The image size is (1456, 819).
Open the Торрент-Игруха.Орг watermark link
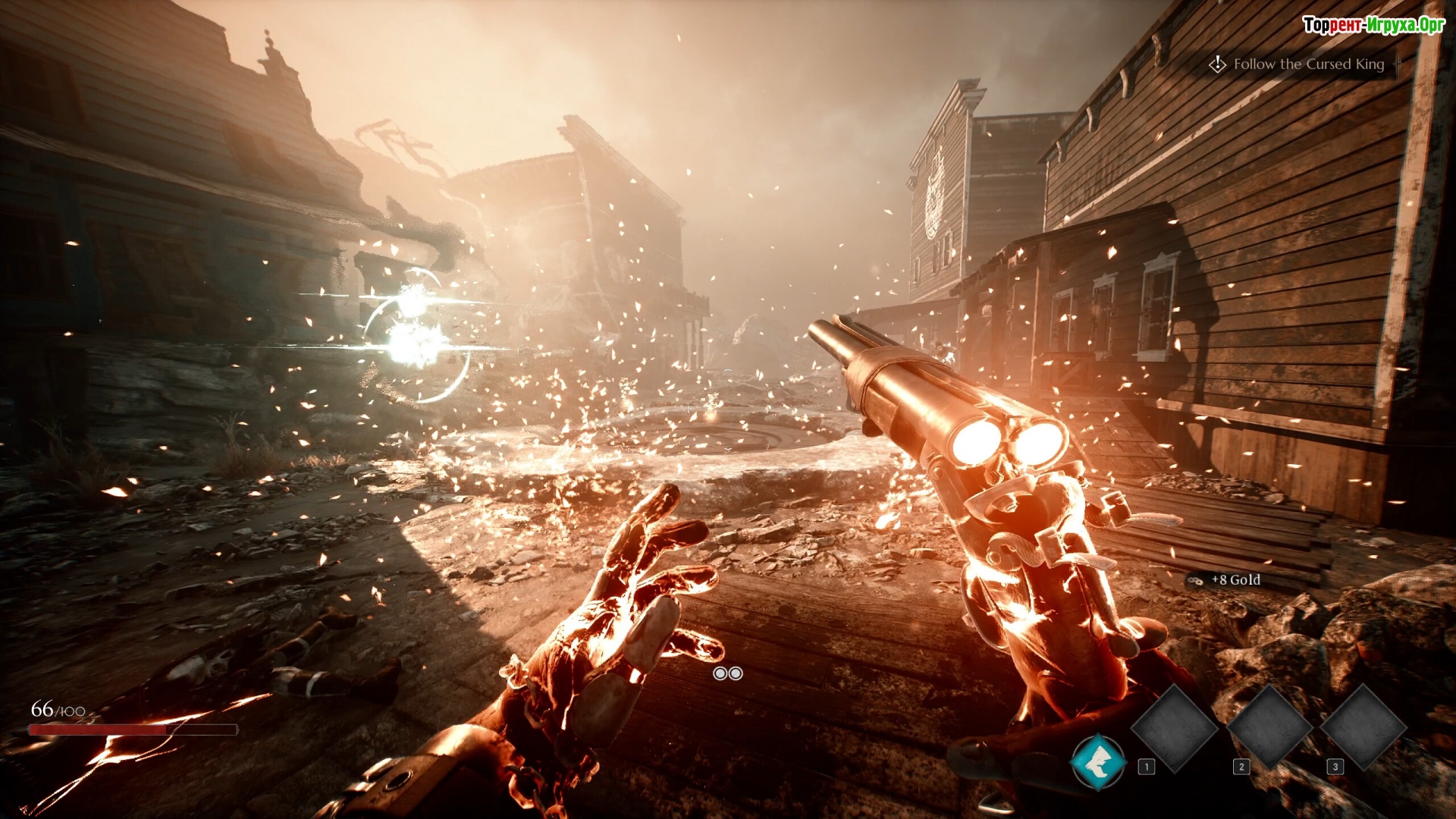1373,25
